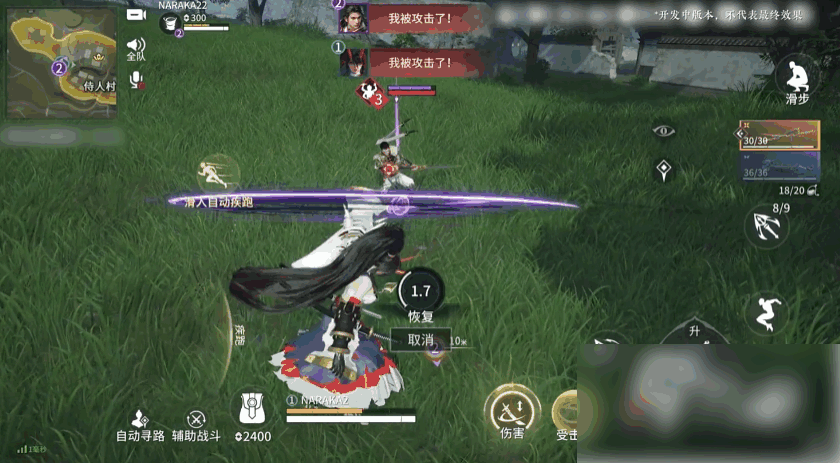Screen dimensions: 840x463
Task: Cancel recovery with the 取消 button
Action: point(420,340)
